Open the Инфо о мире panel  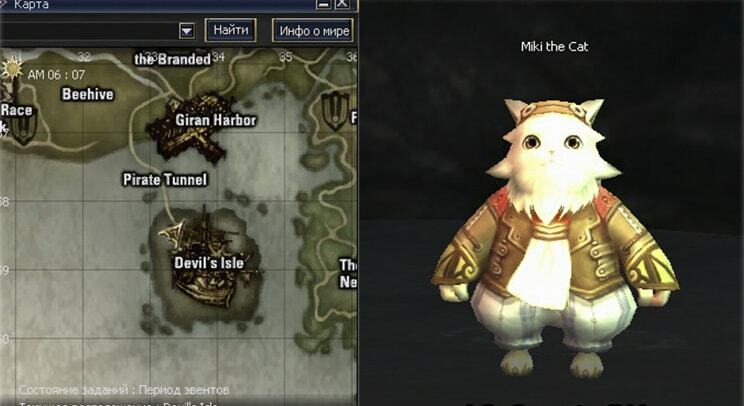click(313, 30)
